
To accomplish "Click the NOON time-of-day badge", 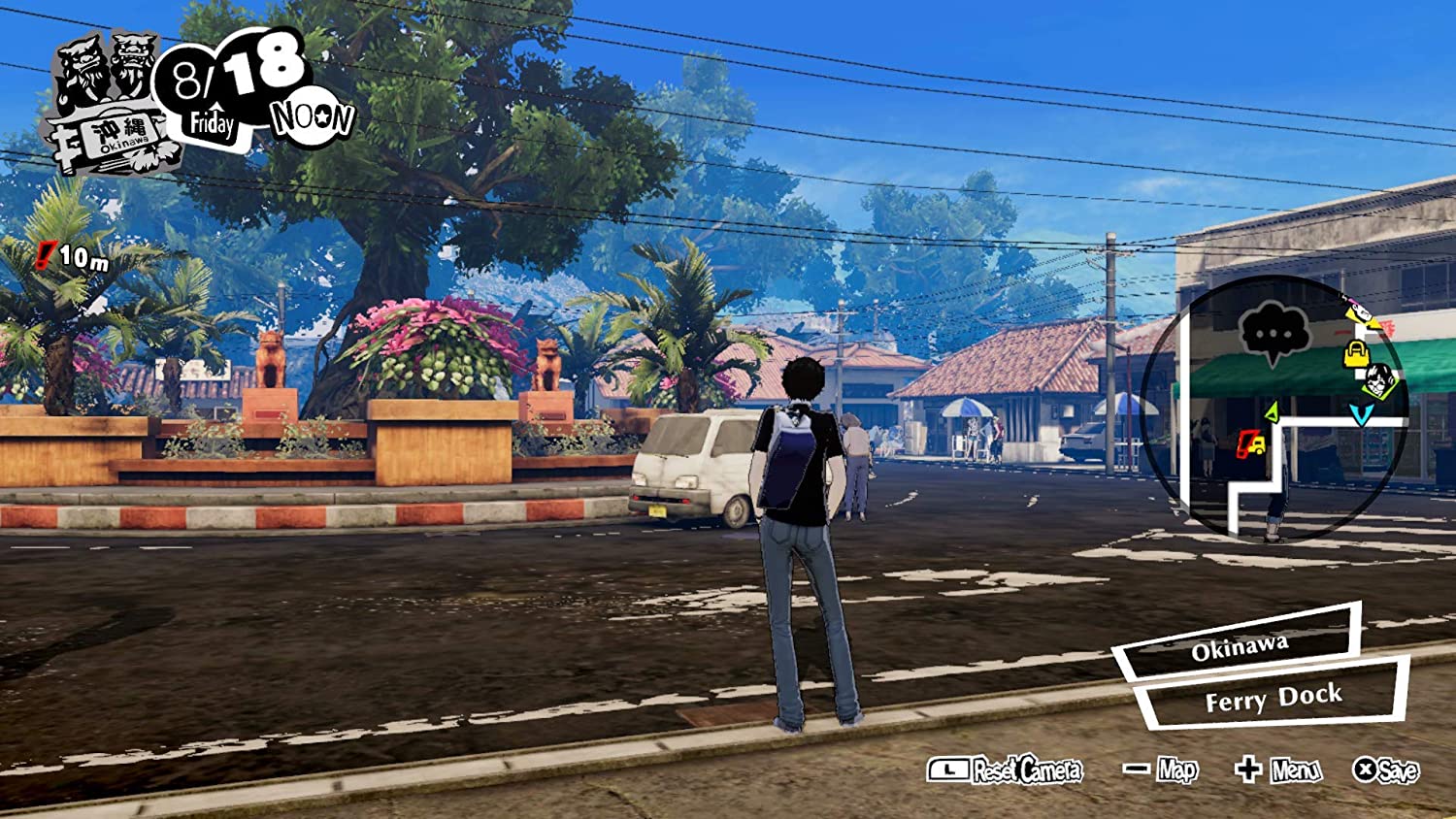I will [x=313, y=114].
